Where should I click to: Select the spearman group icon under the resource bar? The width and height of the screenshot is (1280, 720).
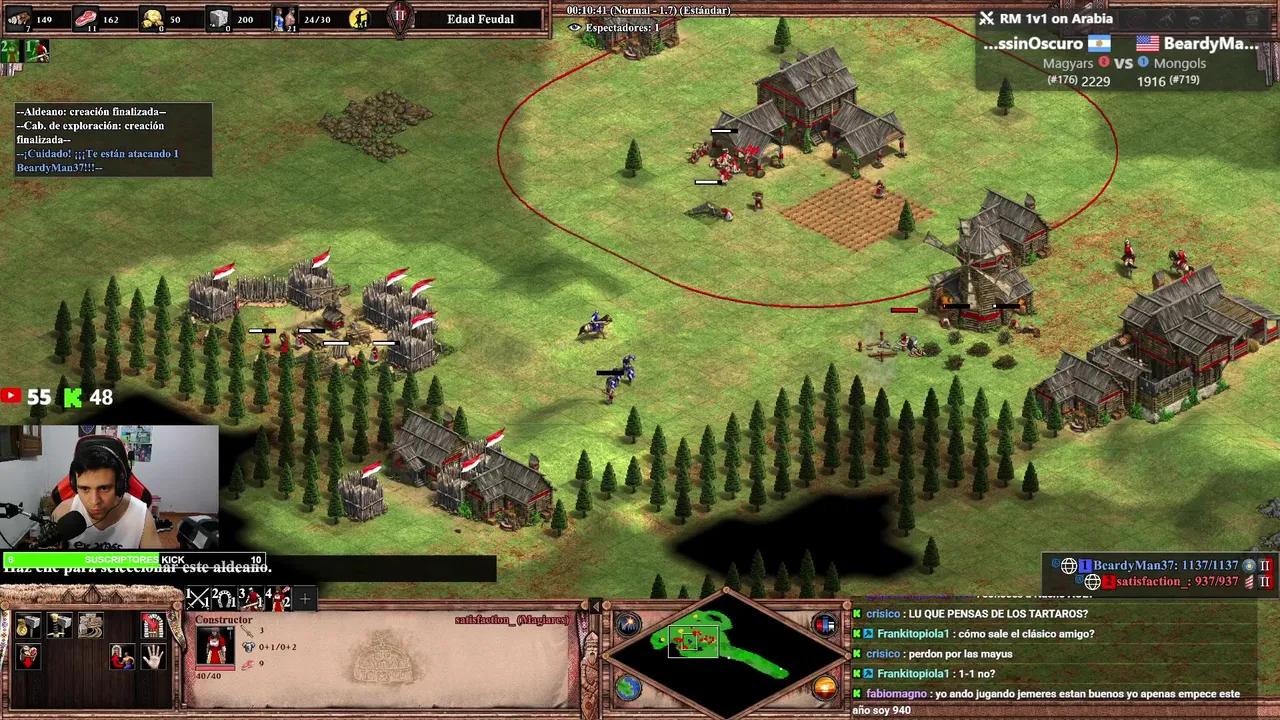[x=36, y=50]
